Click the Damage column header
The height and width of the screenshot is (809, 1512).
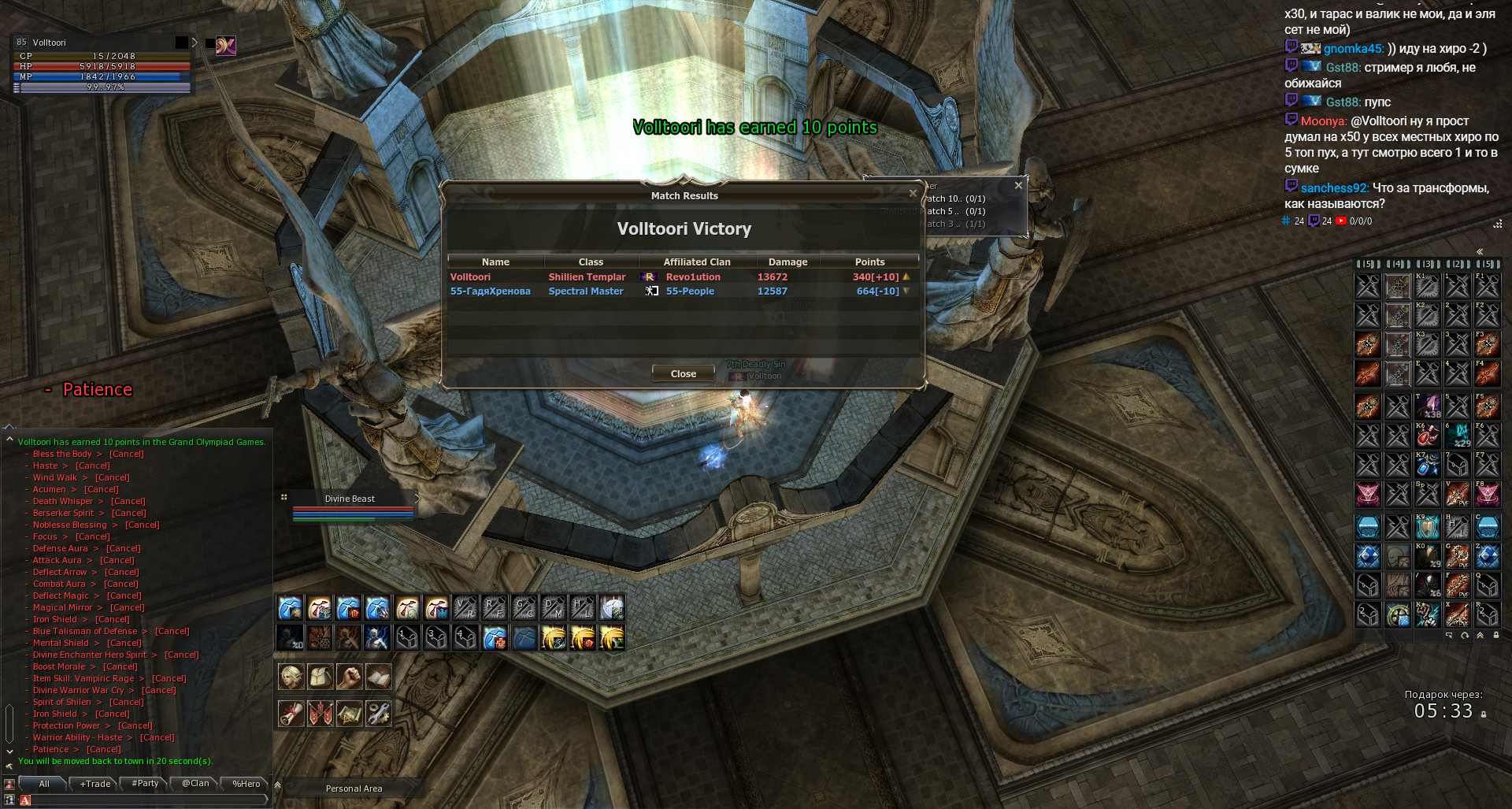tap(787, 262)
